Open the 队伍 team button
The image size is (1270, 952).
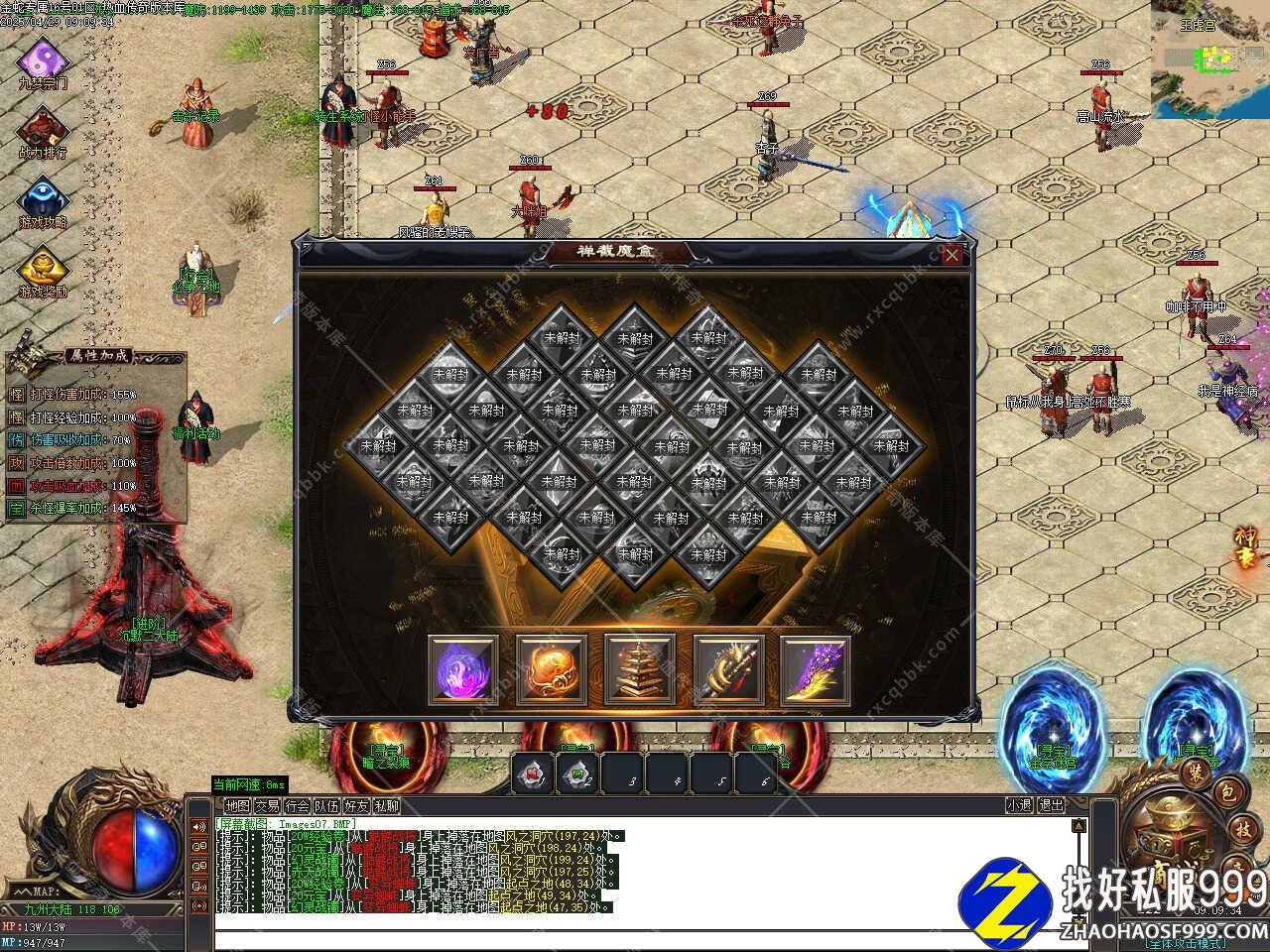point(326,806)
